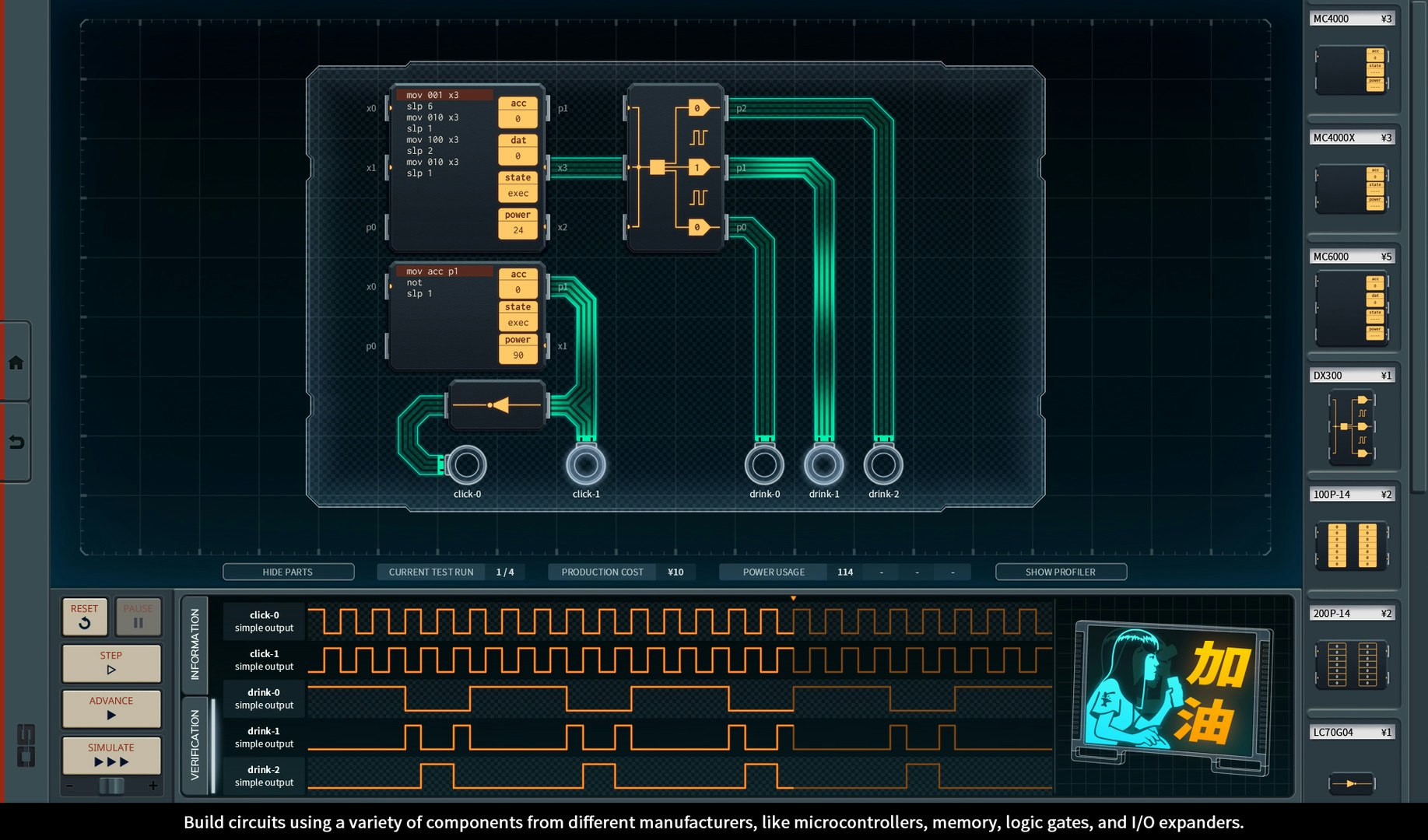Switch to the Verification tab

point(195,744)
